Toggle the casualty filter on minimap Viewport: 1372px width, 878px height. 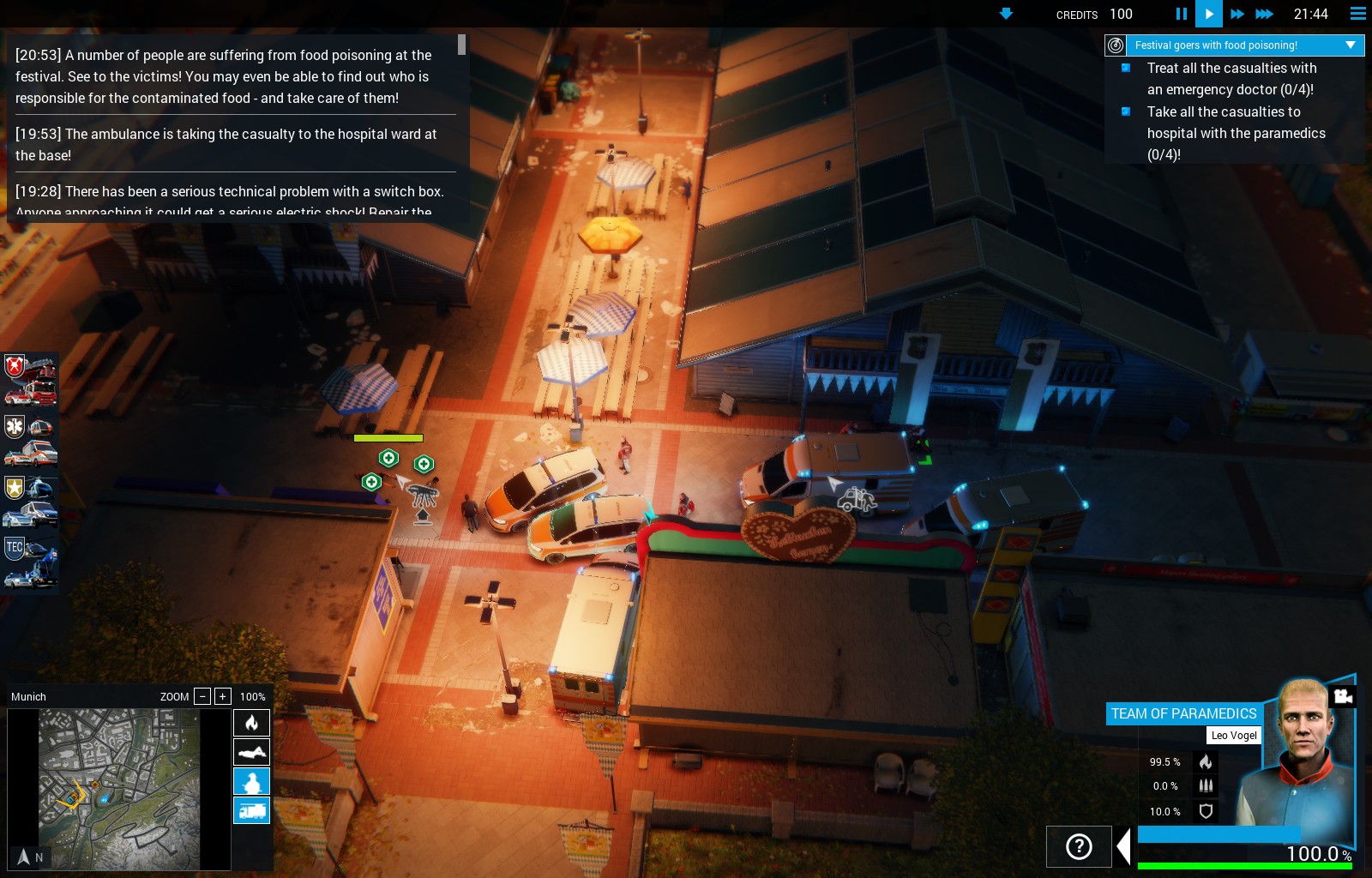tap(251, 752)
